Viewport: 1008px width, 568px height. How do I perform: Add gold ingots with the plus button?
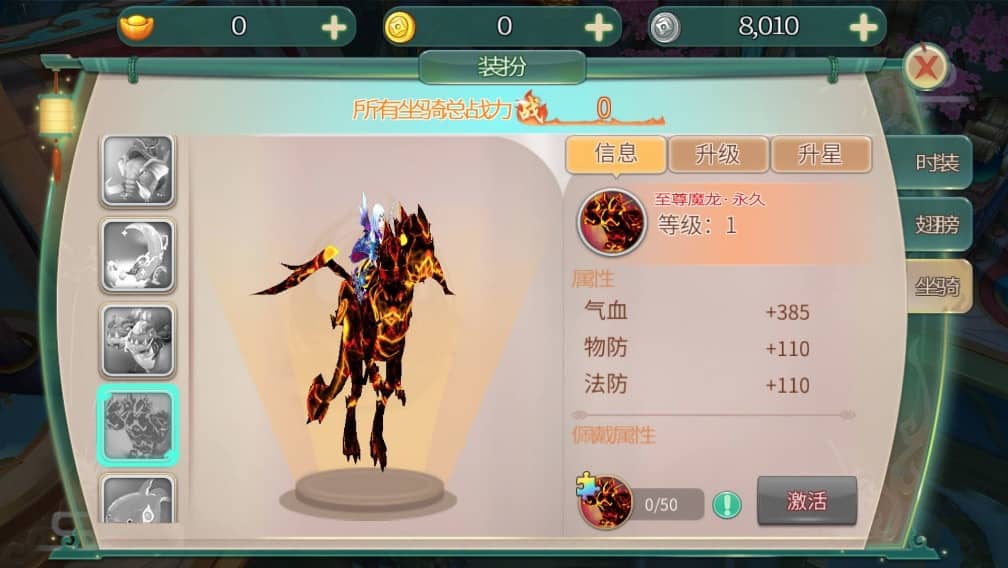tap(334, 27)
